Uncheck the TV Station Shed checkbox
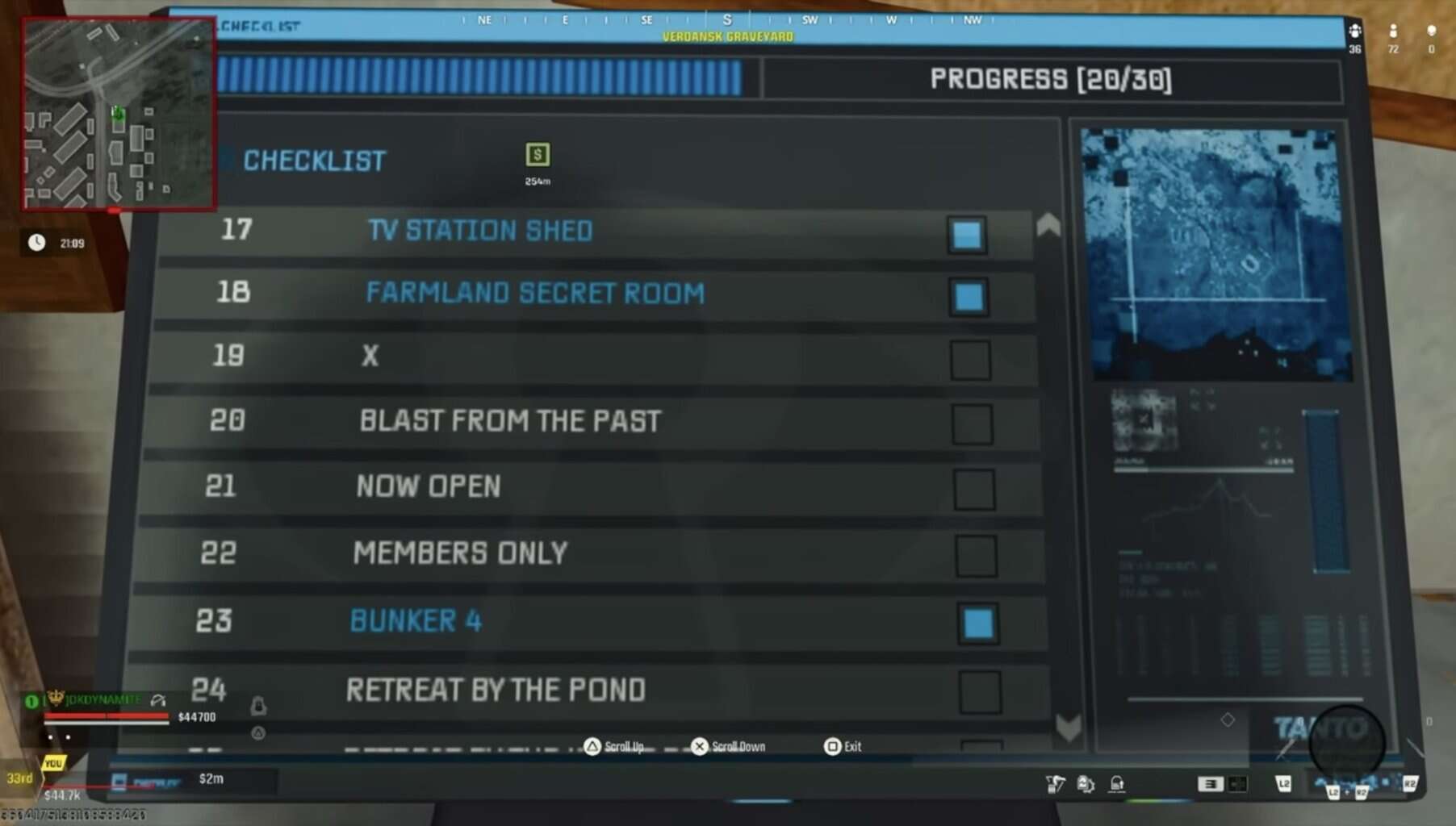Viewport: 1456px width, 826px height. 965,234
